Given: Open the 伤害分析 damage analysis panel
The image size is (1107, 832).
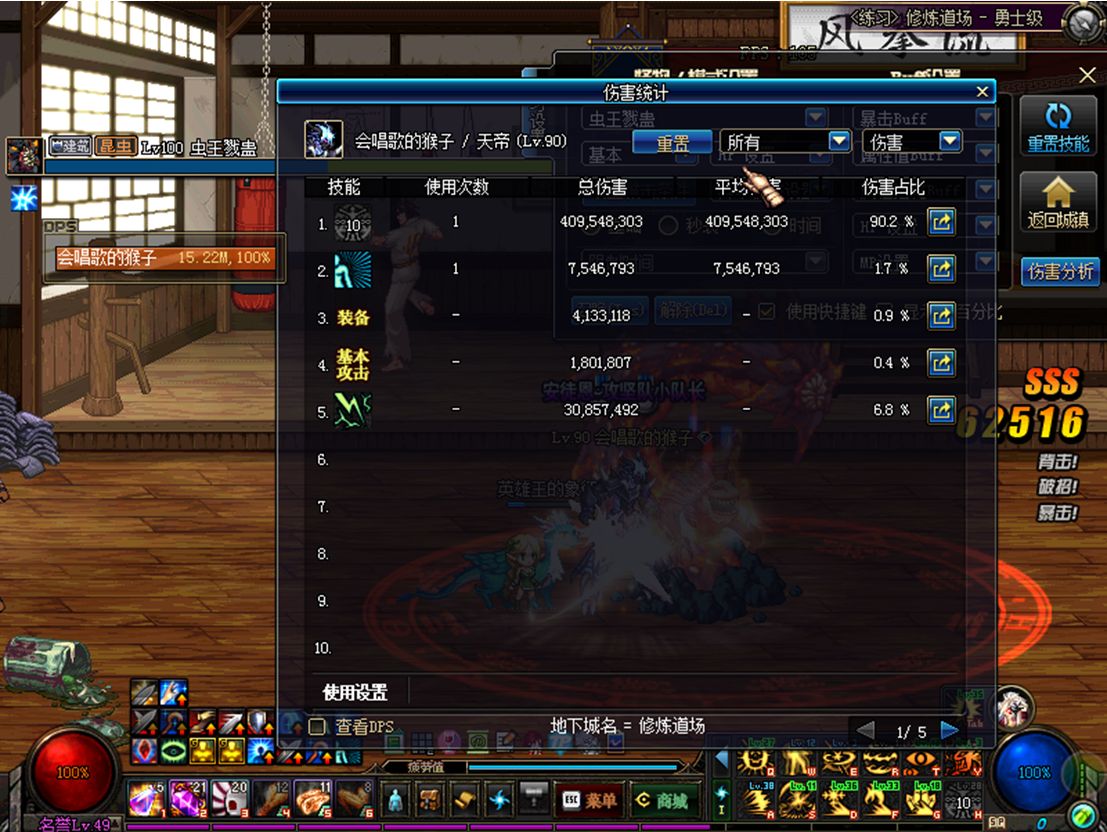Looking at the screenshot, I should (x=1058, y=271).
